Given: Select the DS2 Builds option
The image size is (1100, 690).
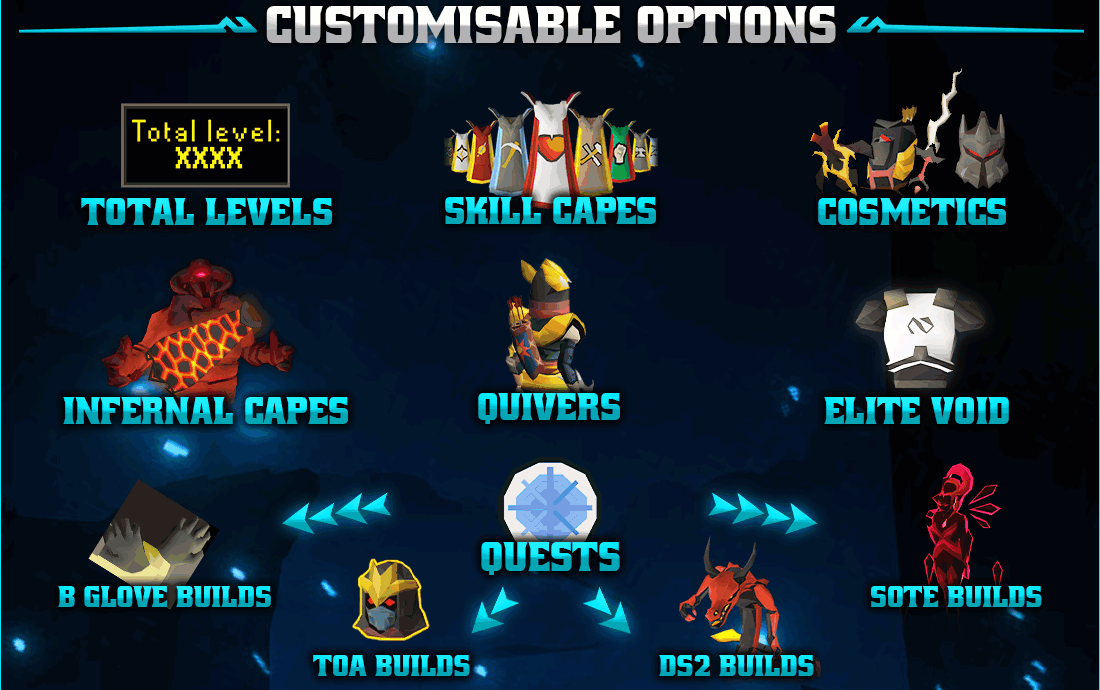Looking at the screenshot, I should click(736, 665).
